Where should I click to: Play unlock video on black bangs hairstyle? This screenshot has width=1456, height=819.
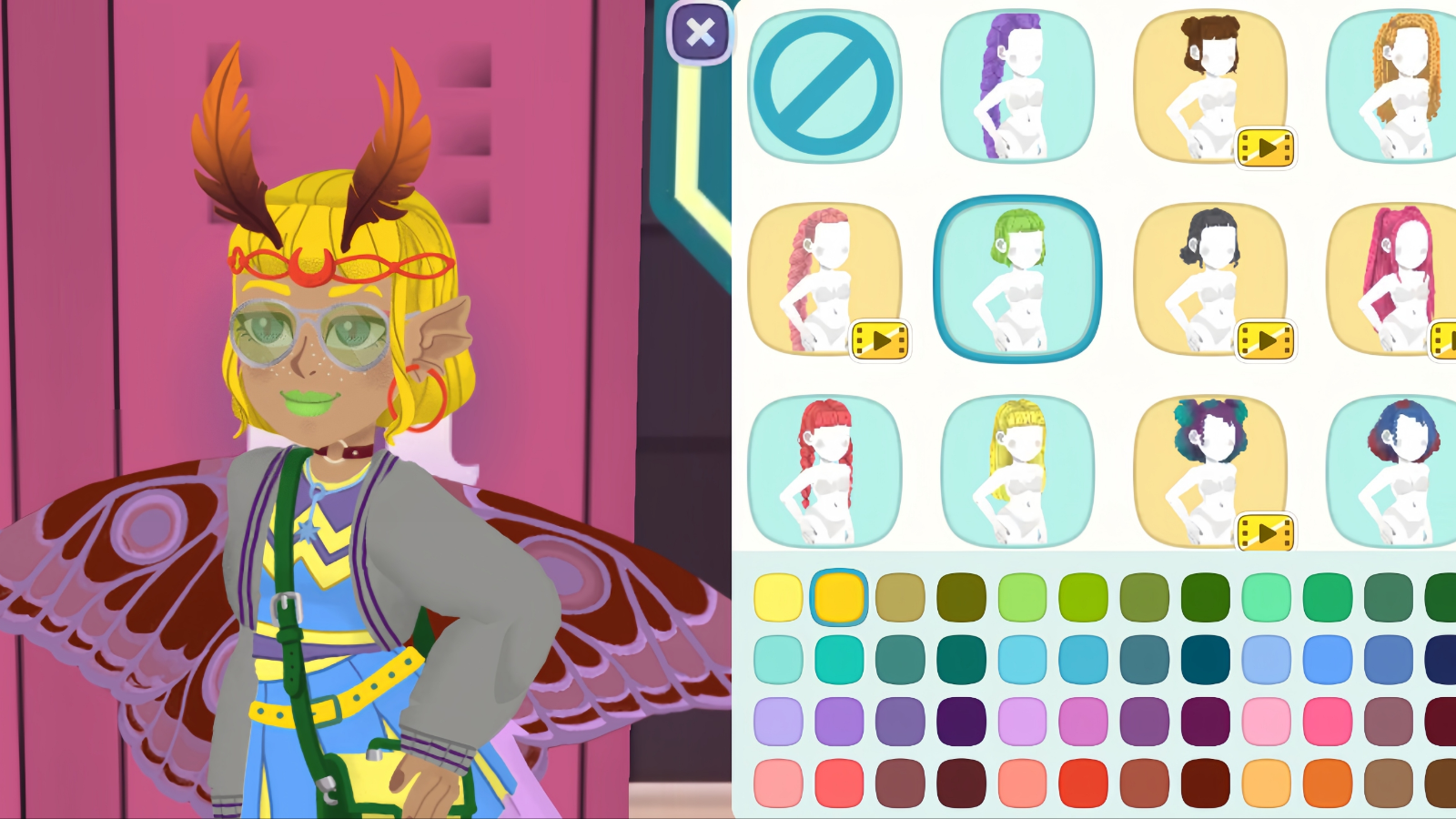pyautogui.click(x=1267, y=339)
